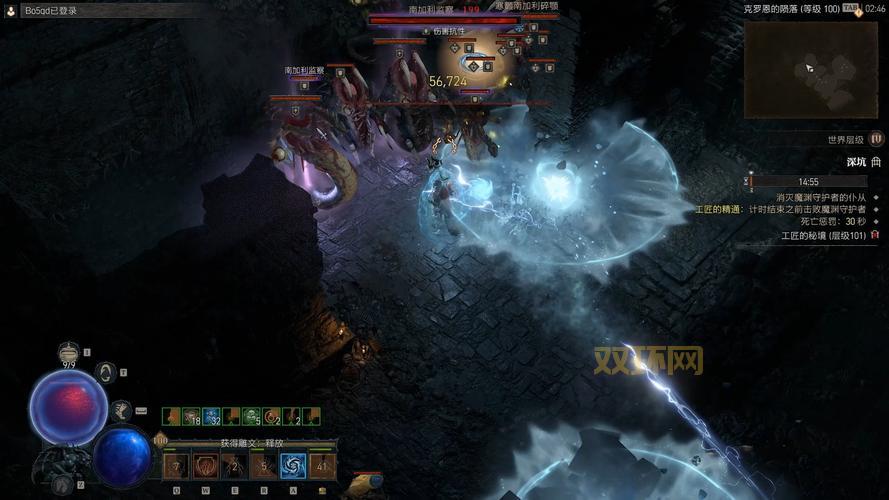Use the healing potion flask
The height and width of the screenshot is (500, 889).
pyautogui.click(x=69, y=352)
